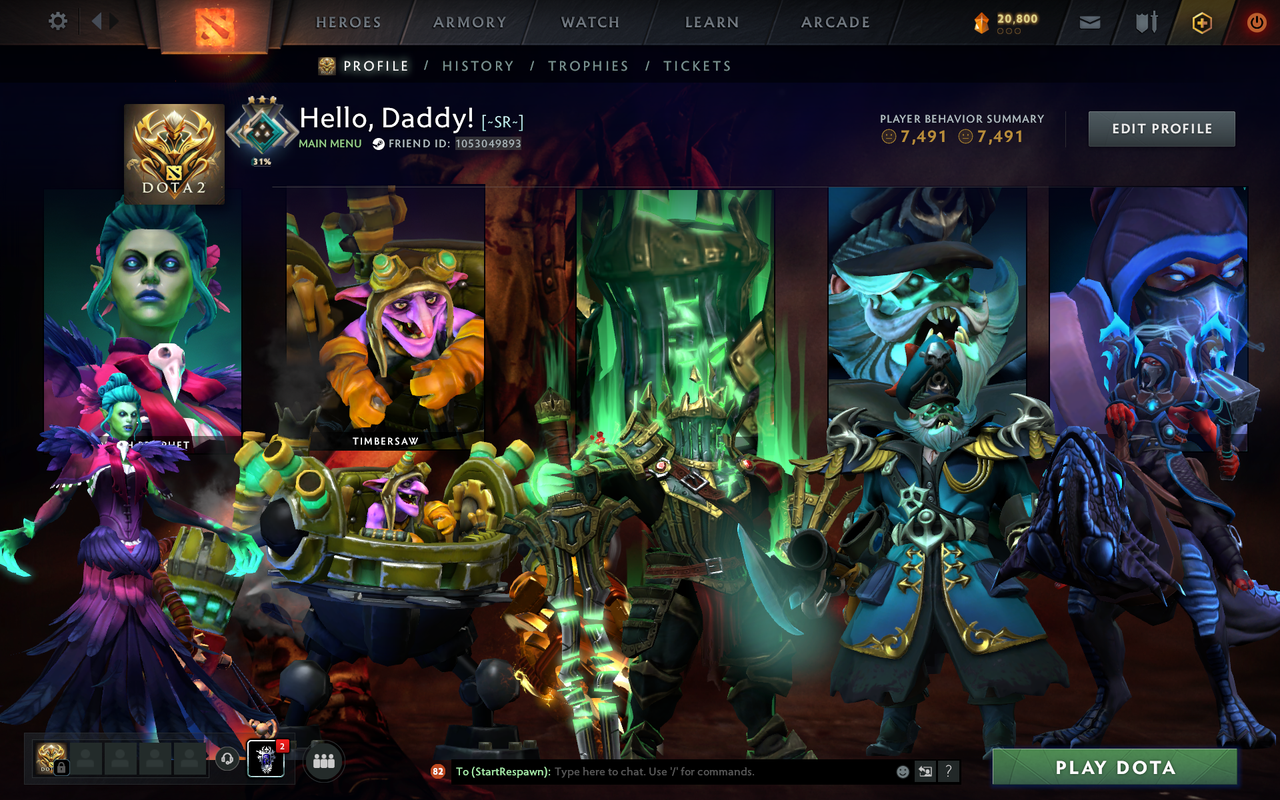Open Dota Plus via the gold hexagon icon
Screen dimensions: 1280x800
pos(1201,21)
